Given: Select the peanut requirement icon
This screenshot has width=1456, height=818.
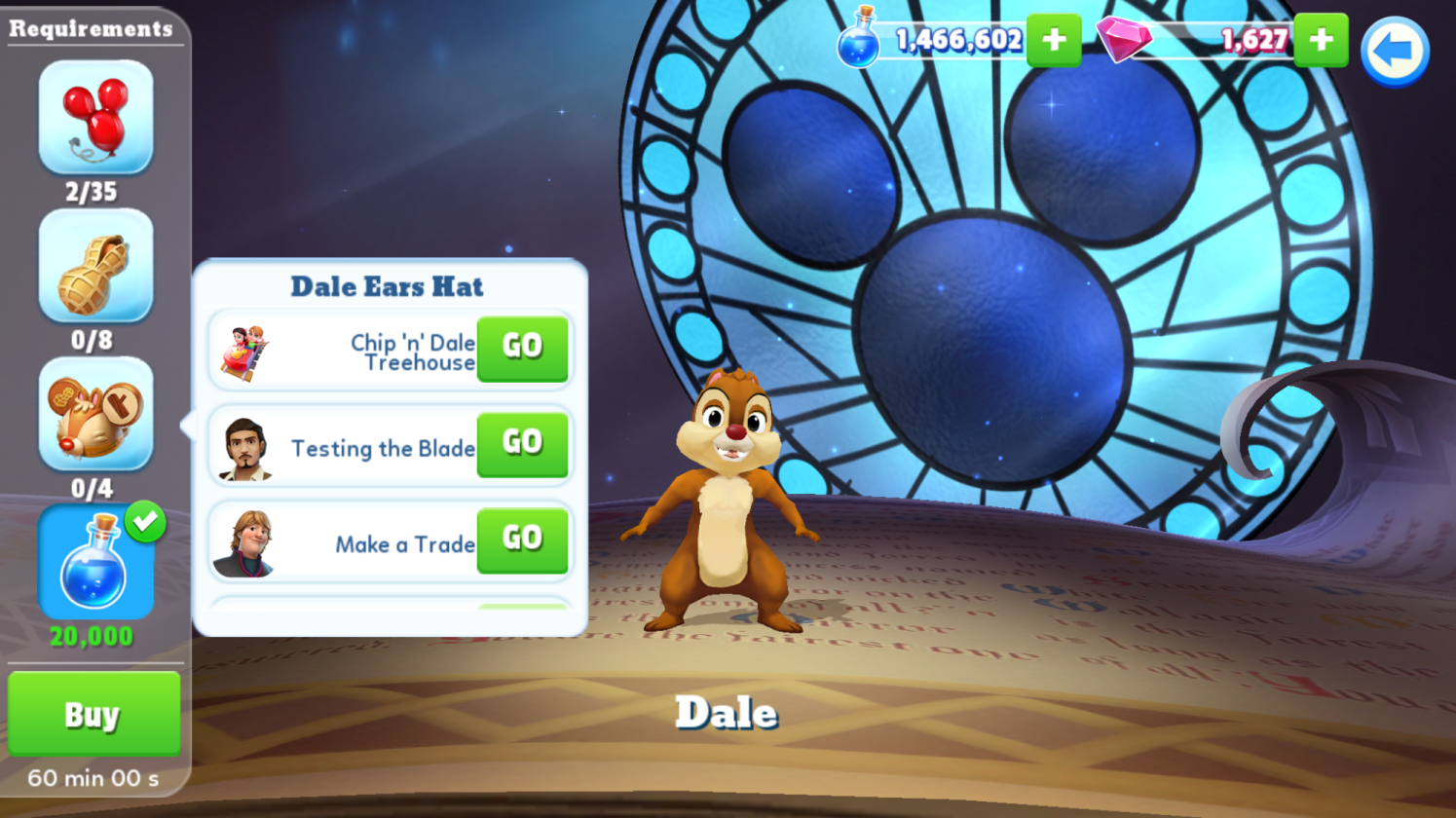Looking at the screenshot, I should (95, 266).
